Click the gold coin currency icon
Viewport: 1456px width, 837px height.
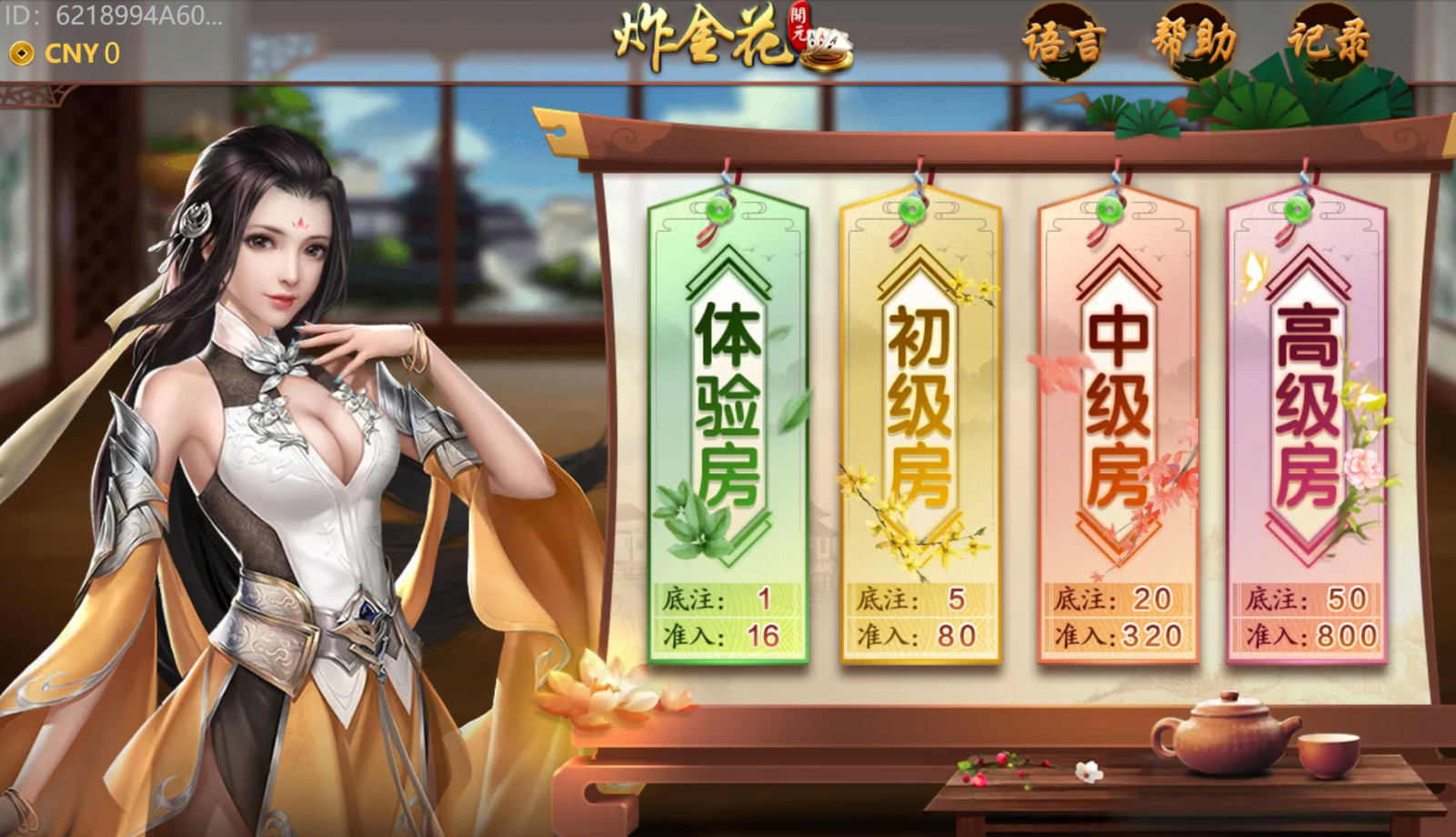(20, 55)
